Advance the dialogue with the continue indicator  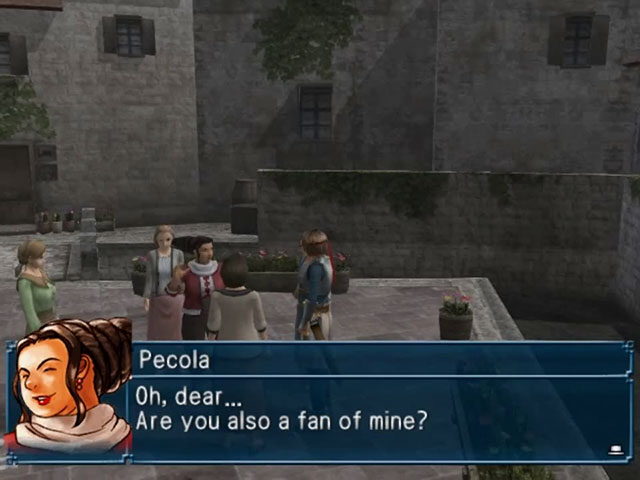[615, 450]
